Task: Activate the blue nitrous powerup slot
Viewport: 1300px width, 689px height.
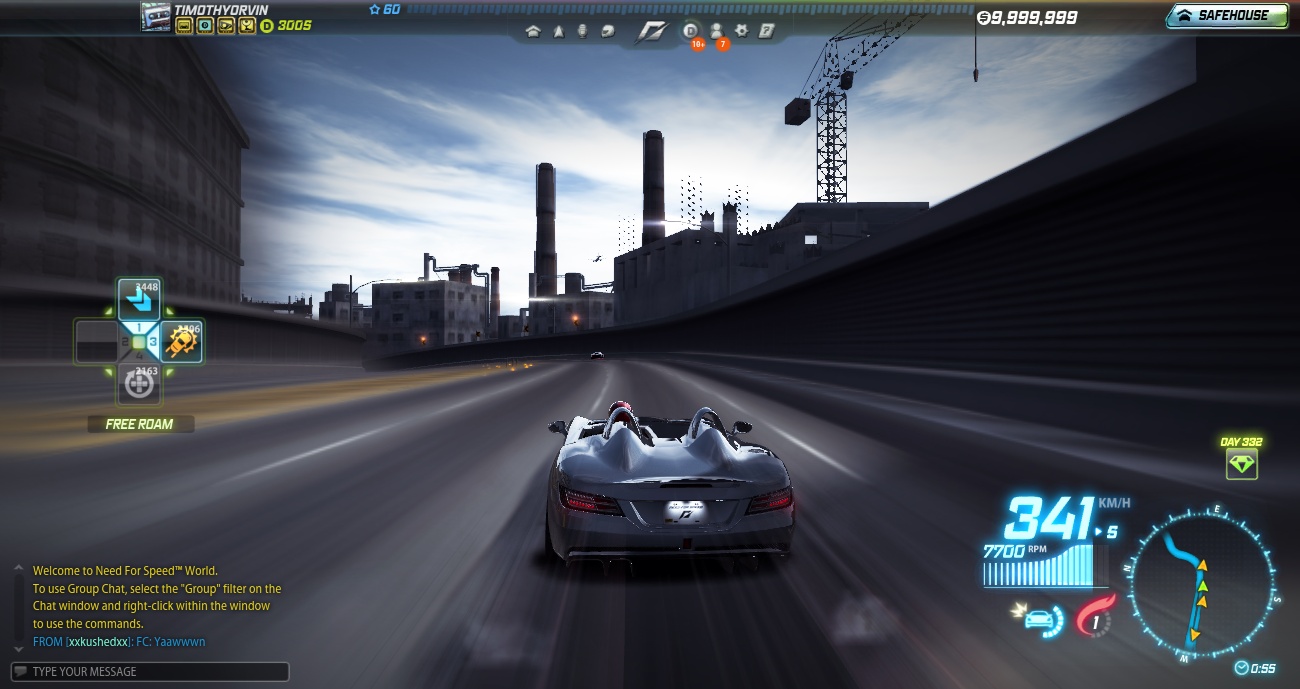Action: pyautogui.click(x=139, y=300)
